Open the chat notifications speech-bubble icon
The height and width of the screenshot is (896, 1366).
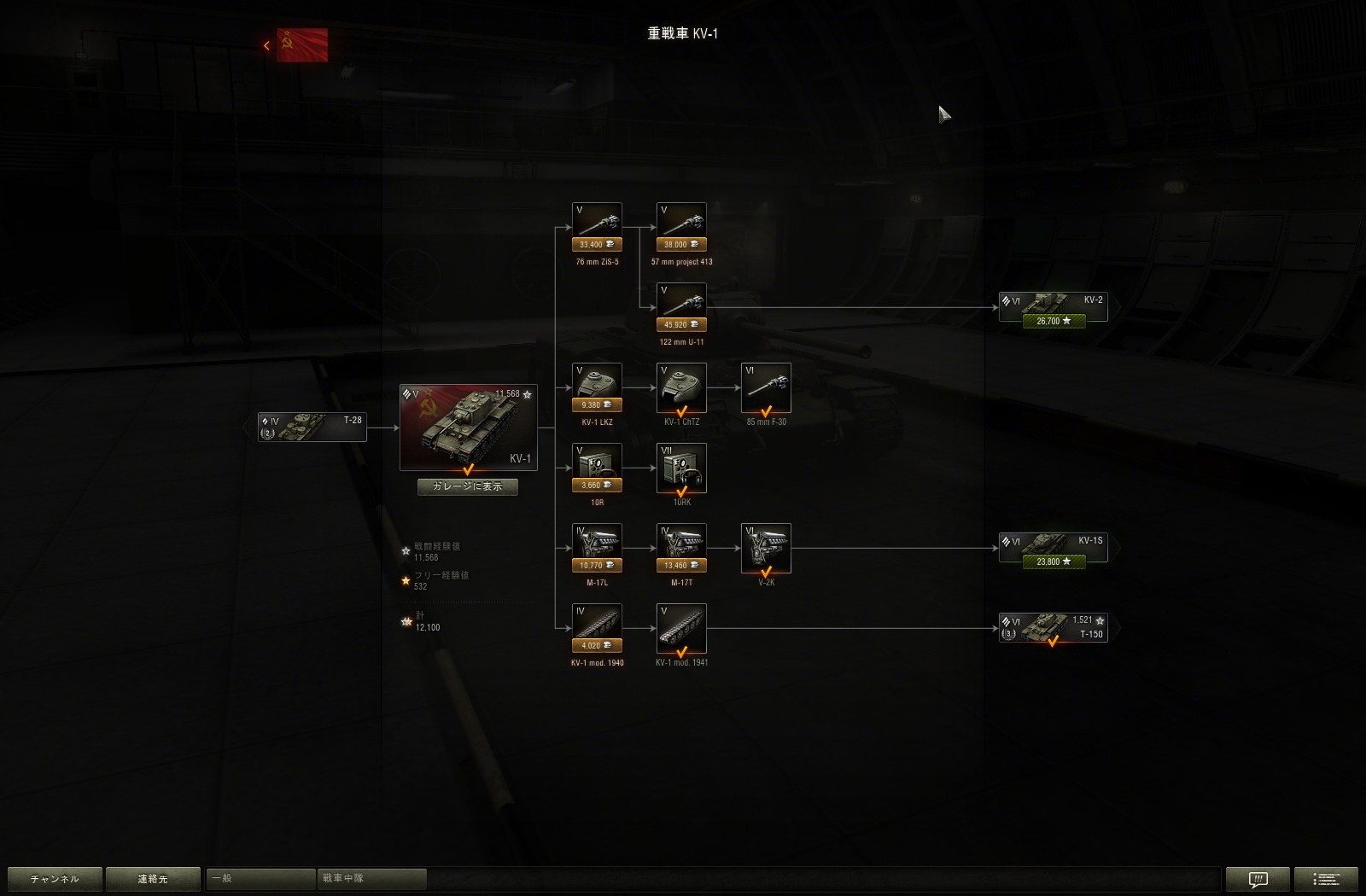click(1258, 878)
